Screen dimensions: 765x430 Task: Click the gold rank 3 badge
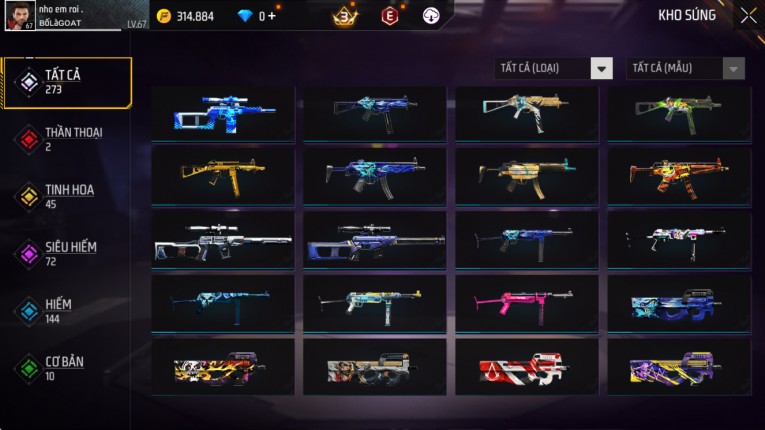(345, 16)
